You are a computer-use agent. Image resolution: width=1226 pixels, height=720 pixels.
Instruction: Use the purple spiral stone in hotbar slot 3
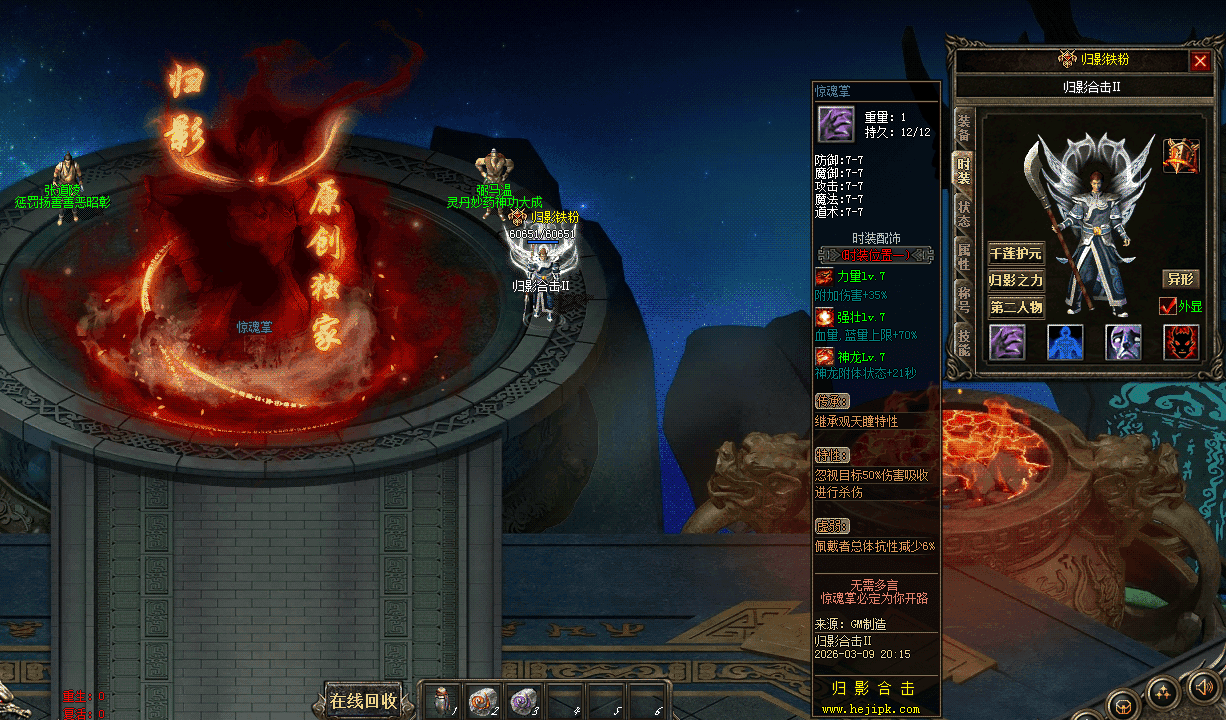523,702
